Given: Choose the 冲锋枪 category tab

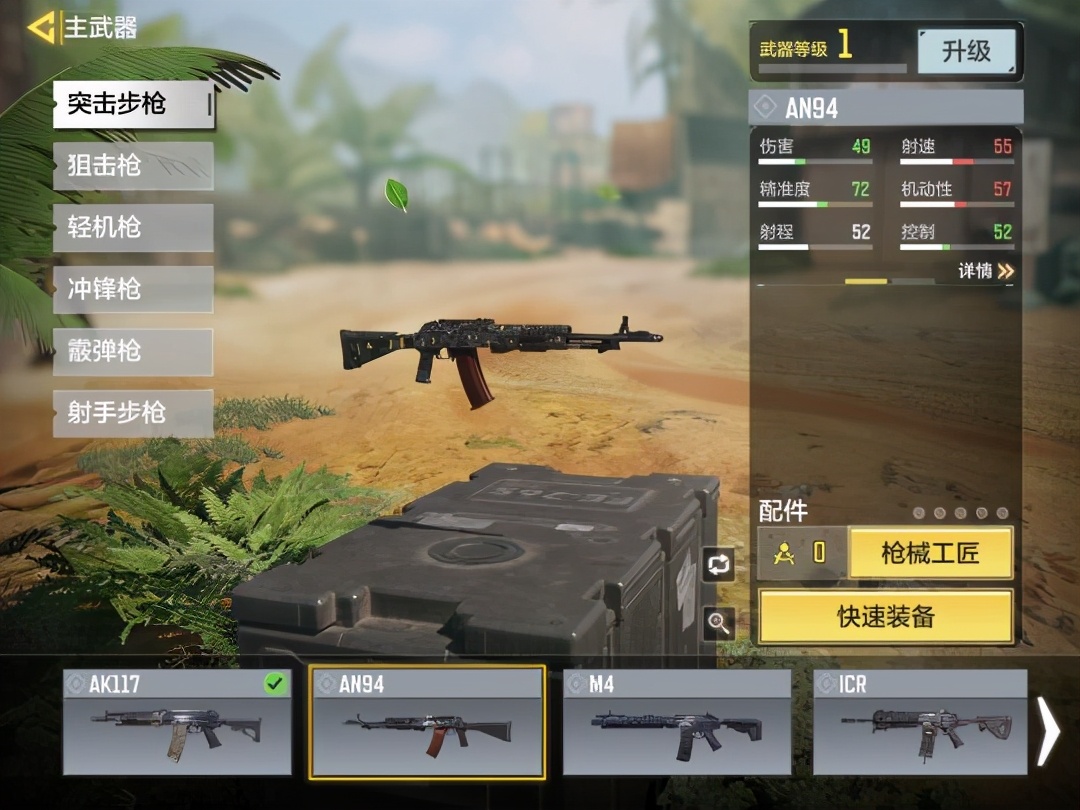Looking at the screenshot, I should tap(133, 290).
